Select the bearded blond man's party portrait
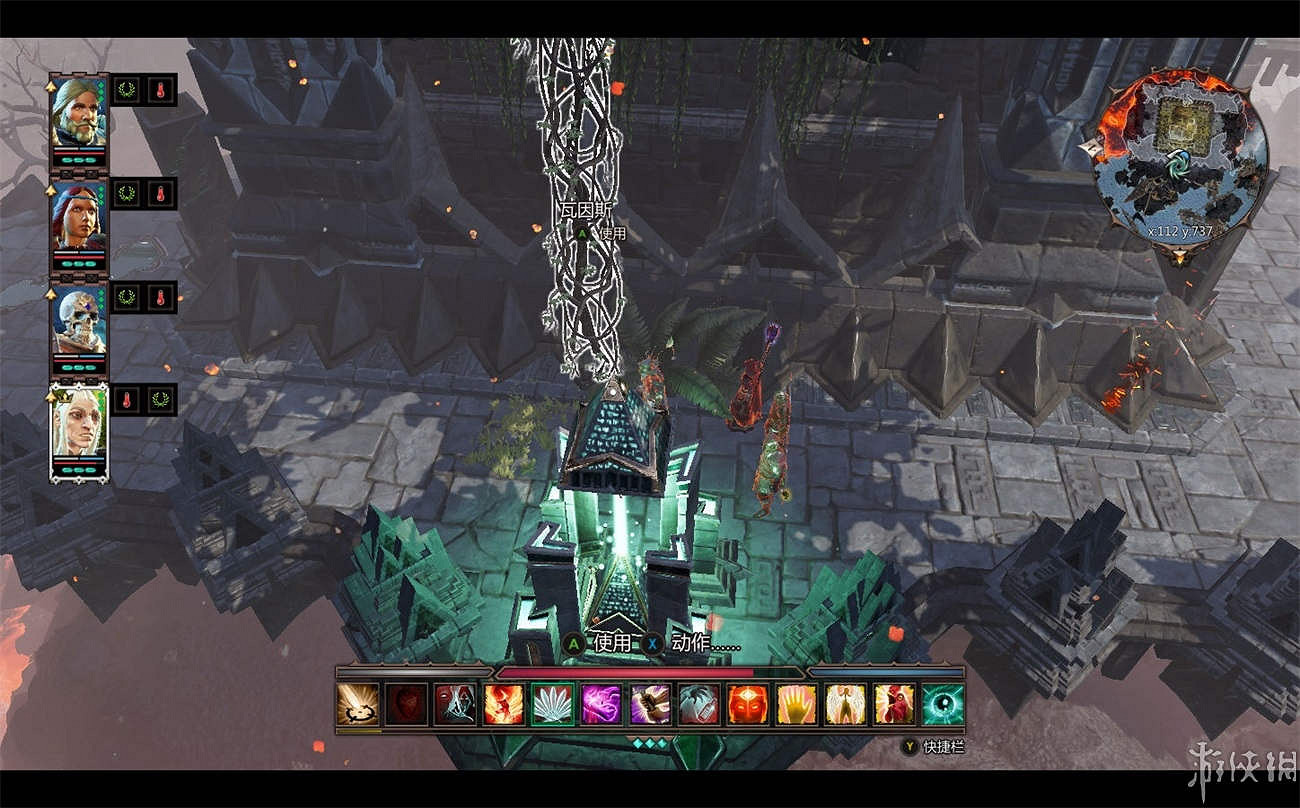This screenshot has height=808, width=1300. click(x=79, y=112)
